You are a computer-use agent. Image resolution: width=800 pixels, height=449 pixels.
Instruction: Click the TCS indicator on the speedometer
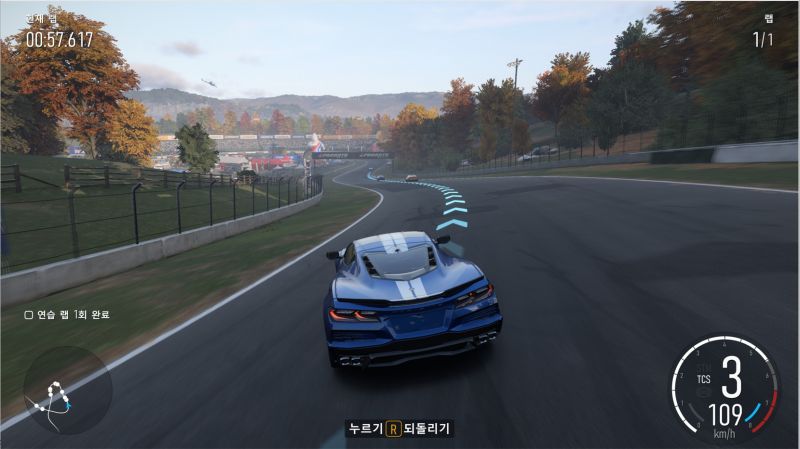[x=704, y=379]
